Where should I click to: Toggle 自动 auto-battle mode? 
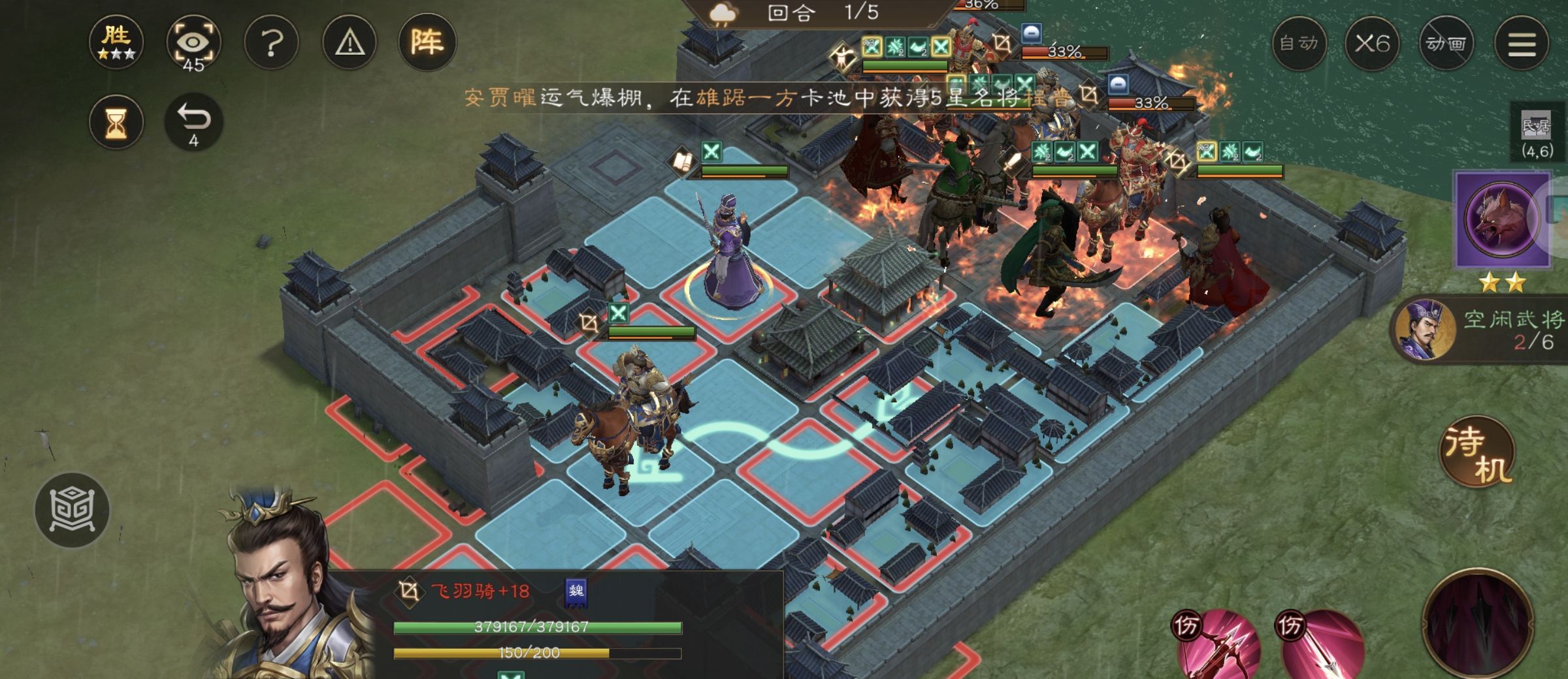(1299, 44)
